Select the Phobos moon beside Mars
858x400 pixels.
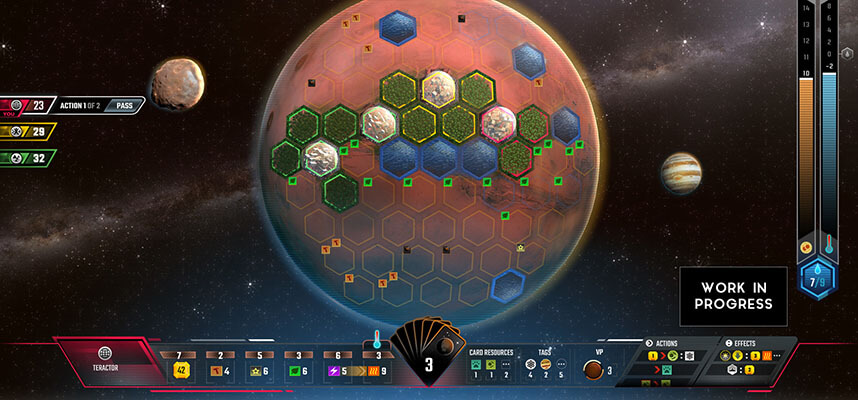[178, 85]
